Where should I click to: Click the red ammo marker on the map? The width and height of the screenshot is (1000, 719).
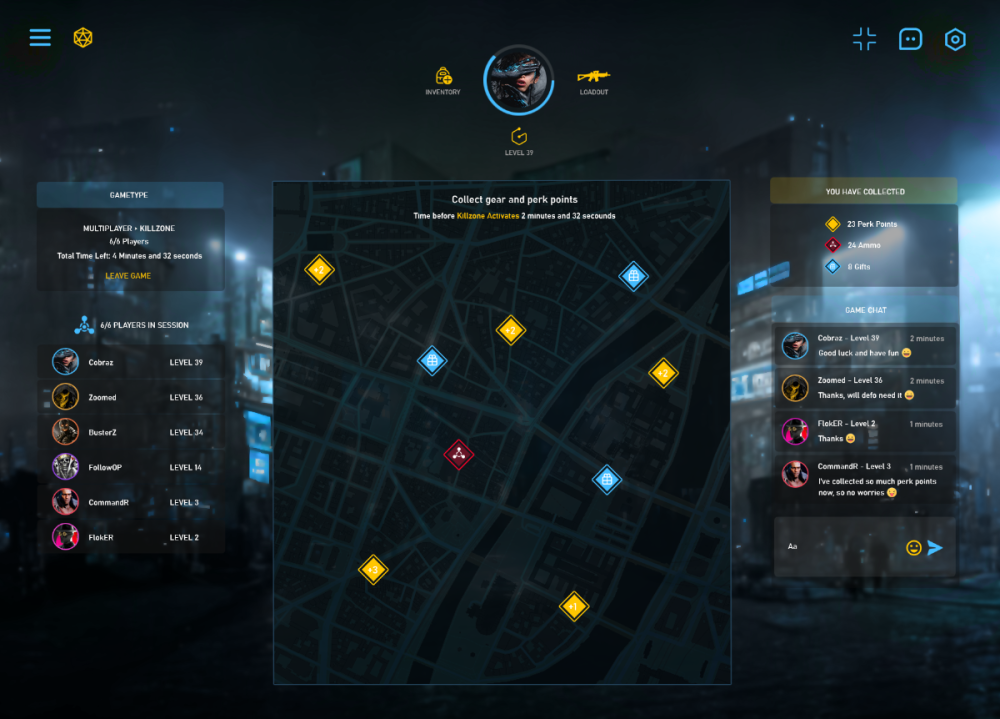point(458,454)
